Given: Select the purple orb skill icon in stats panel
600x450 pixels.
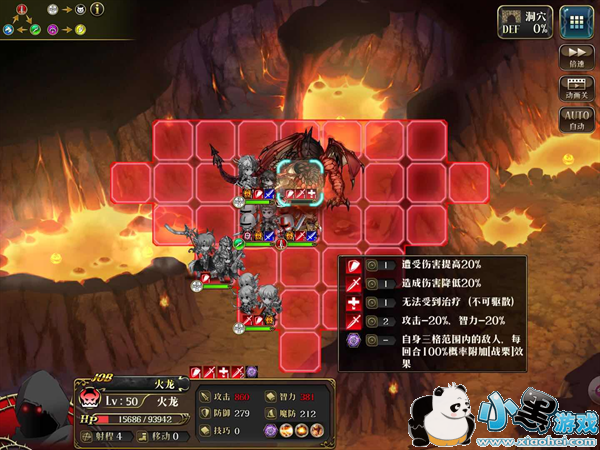Looking at the screenshot, I should pyautogui.click(x=270, y=429).
